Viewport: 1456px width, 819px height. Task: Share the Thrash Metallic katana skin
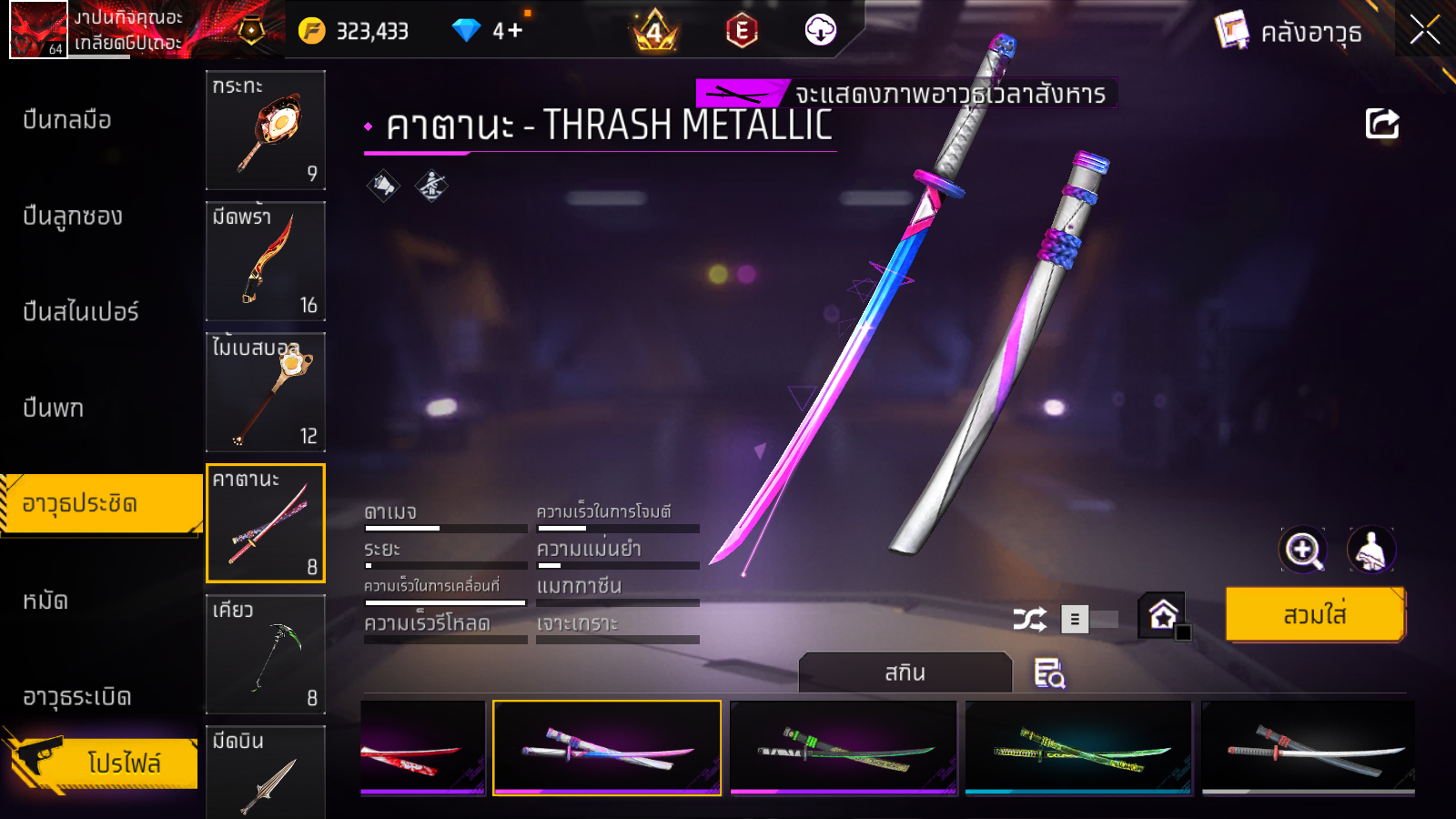pos(1381,124)
